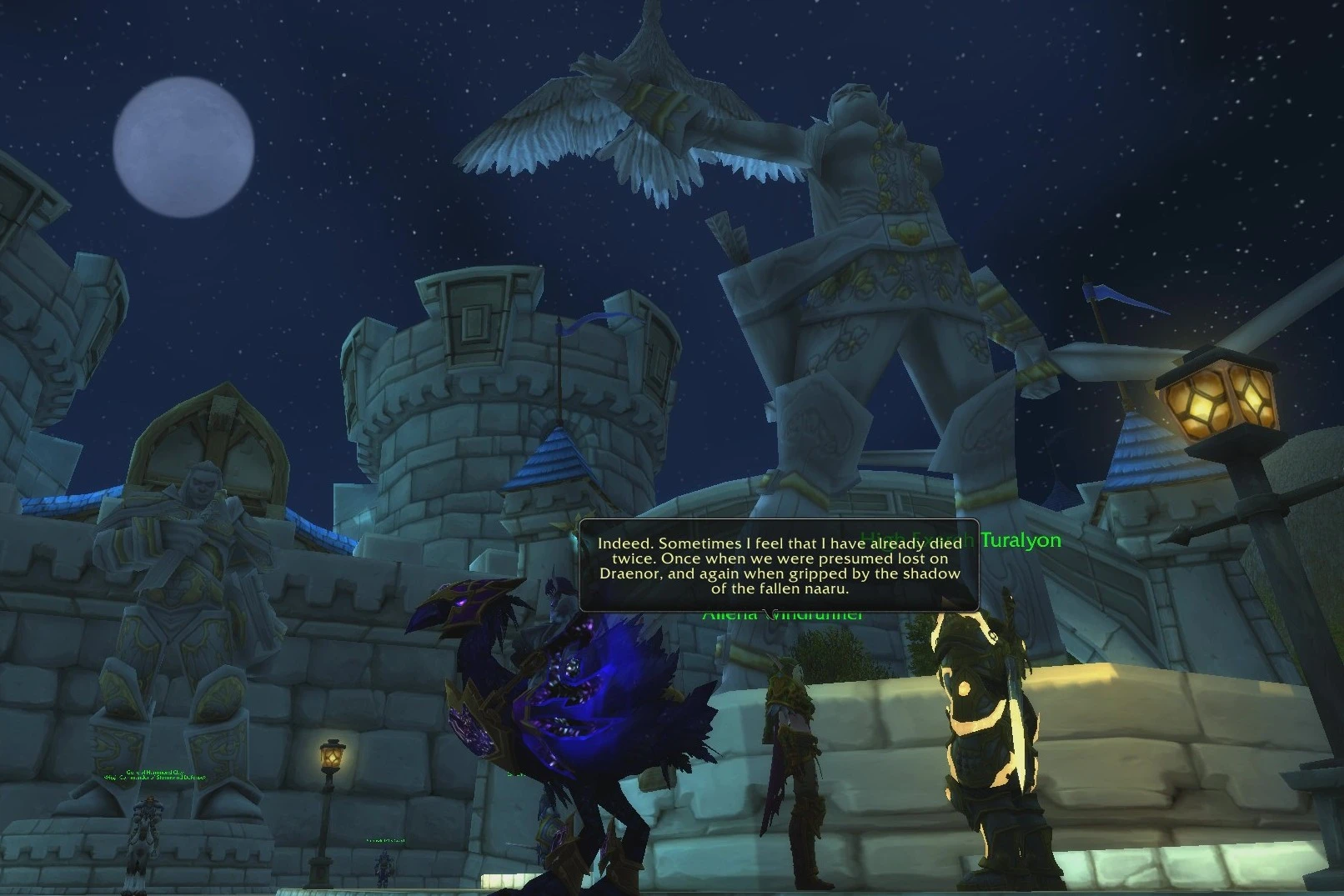Click the small street lamp near the statue base
This screenshot has width=1344, height=896.
(330, 754)
